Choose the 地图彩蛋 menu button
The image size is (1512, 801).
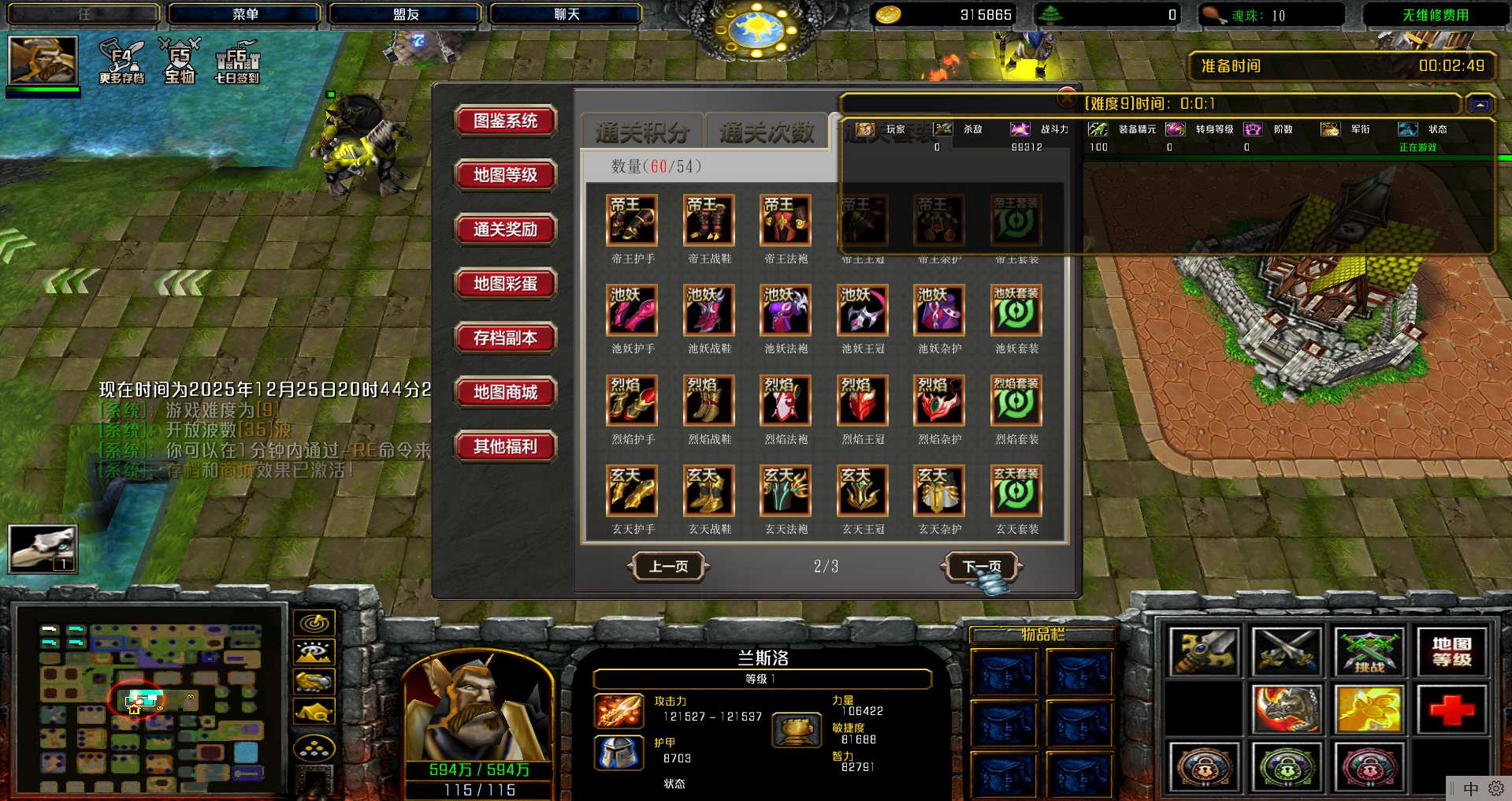tap(505, 284)
